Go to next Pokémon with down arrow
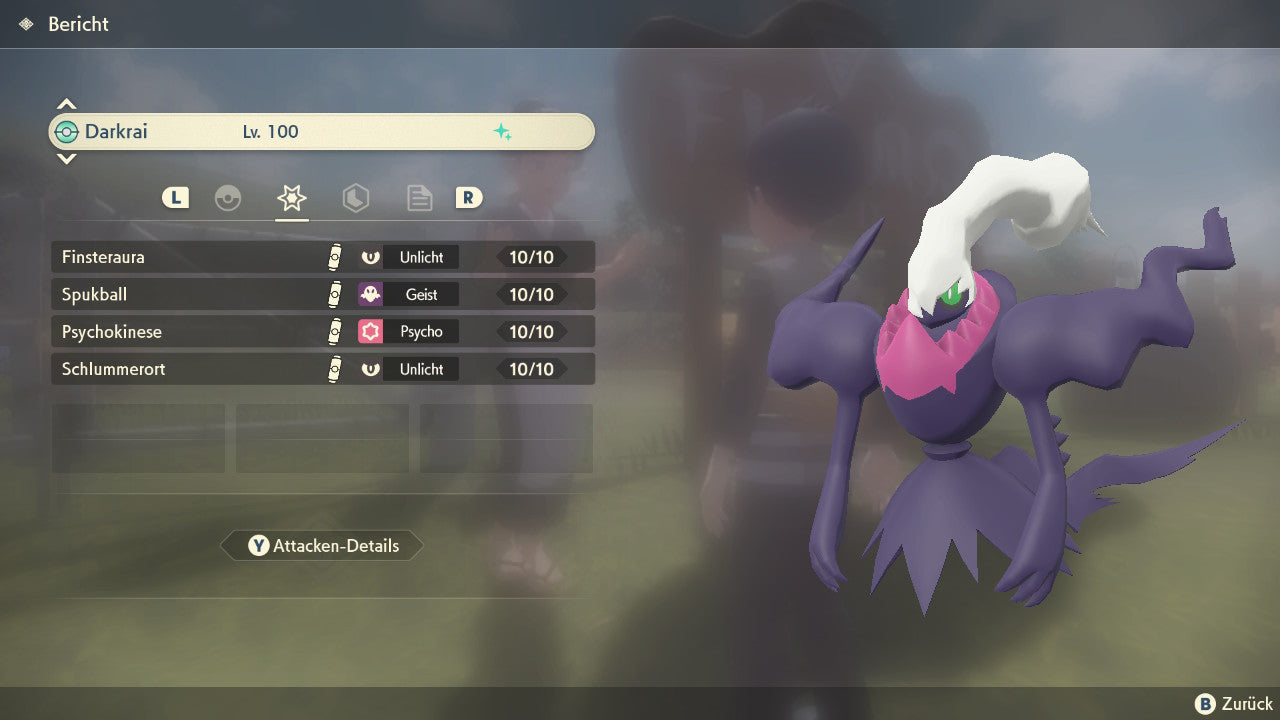The image size is (1280, 720). point(66,159)
